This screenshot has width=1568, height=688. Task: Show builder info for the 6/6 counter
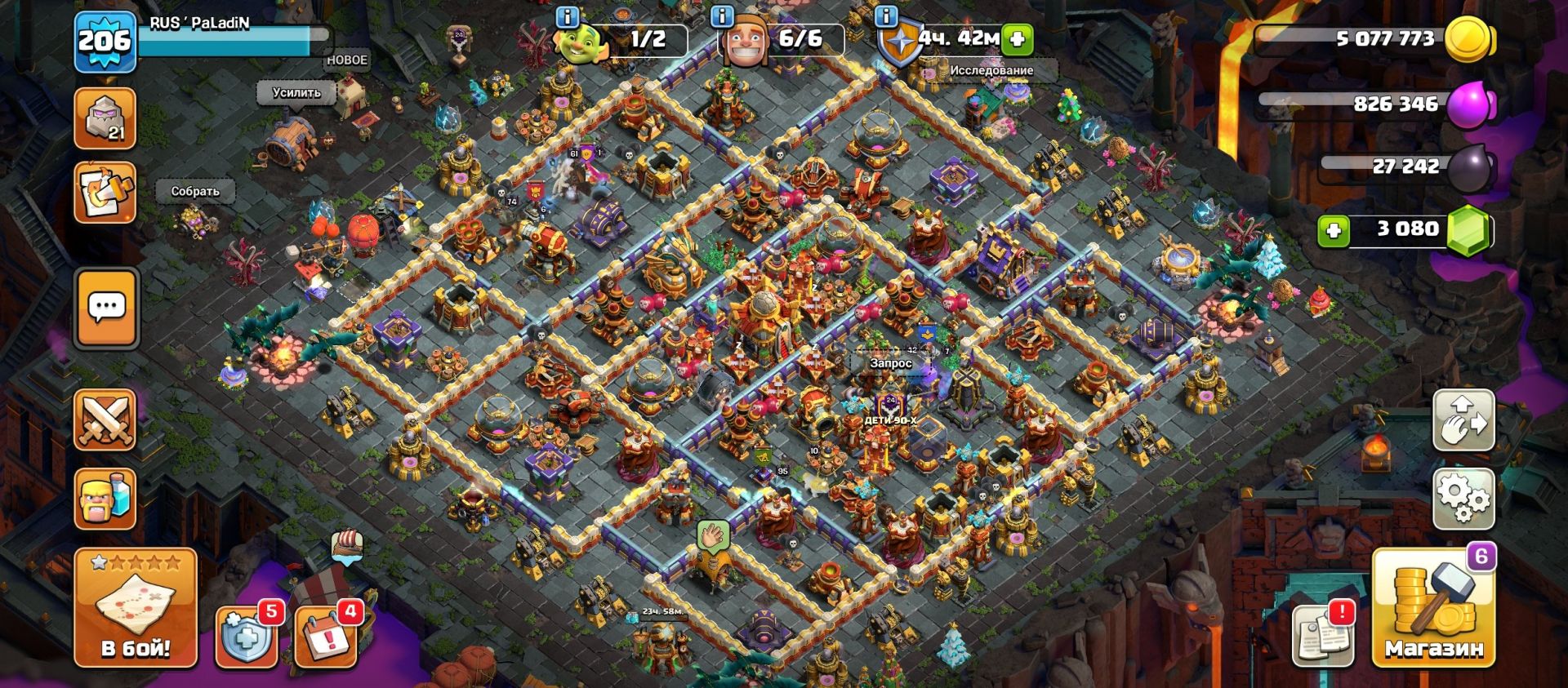722,16
